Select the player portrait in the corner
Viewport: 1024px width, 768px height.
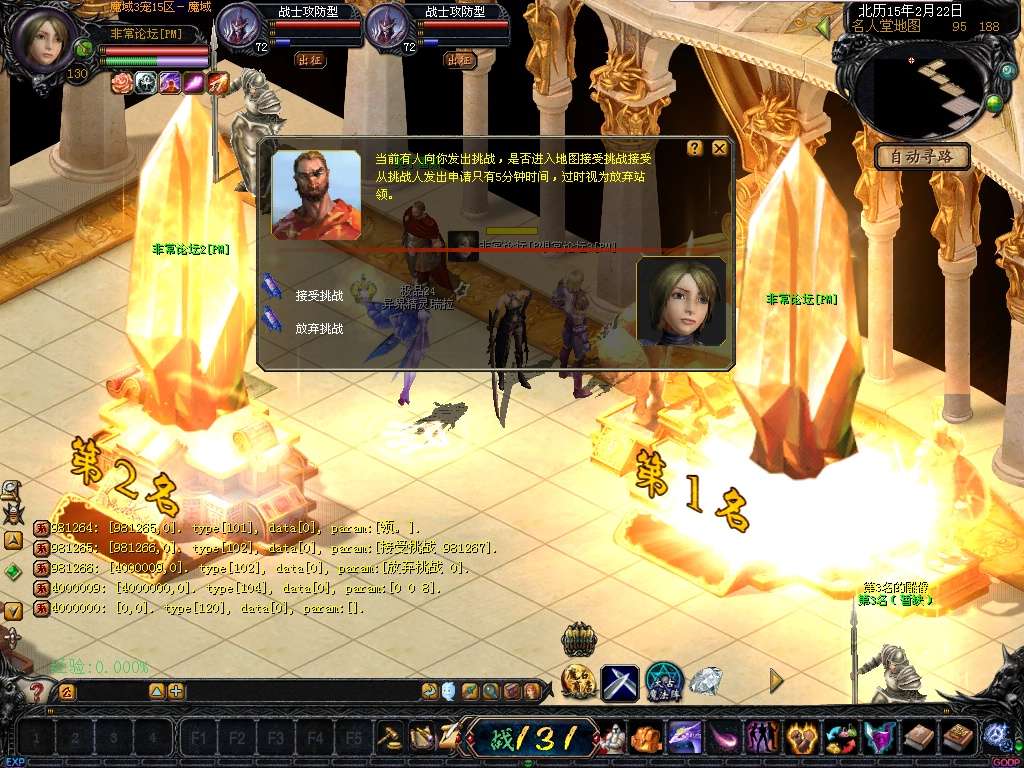click(44, 40)
